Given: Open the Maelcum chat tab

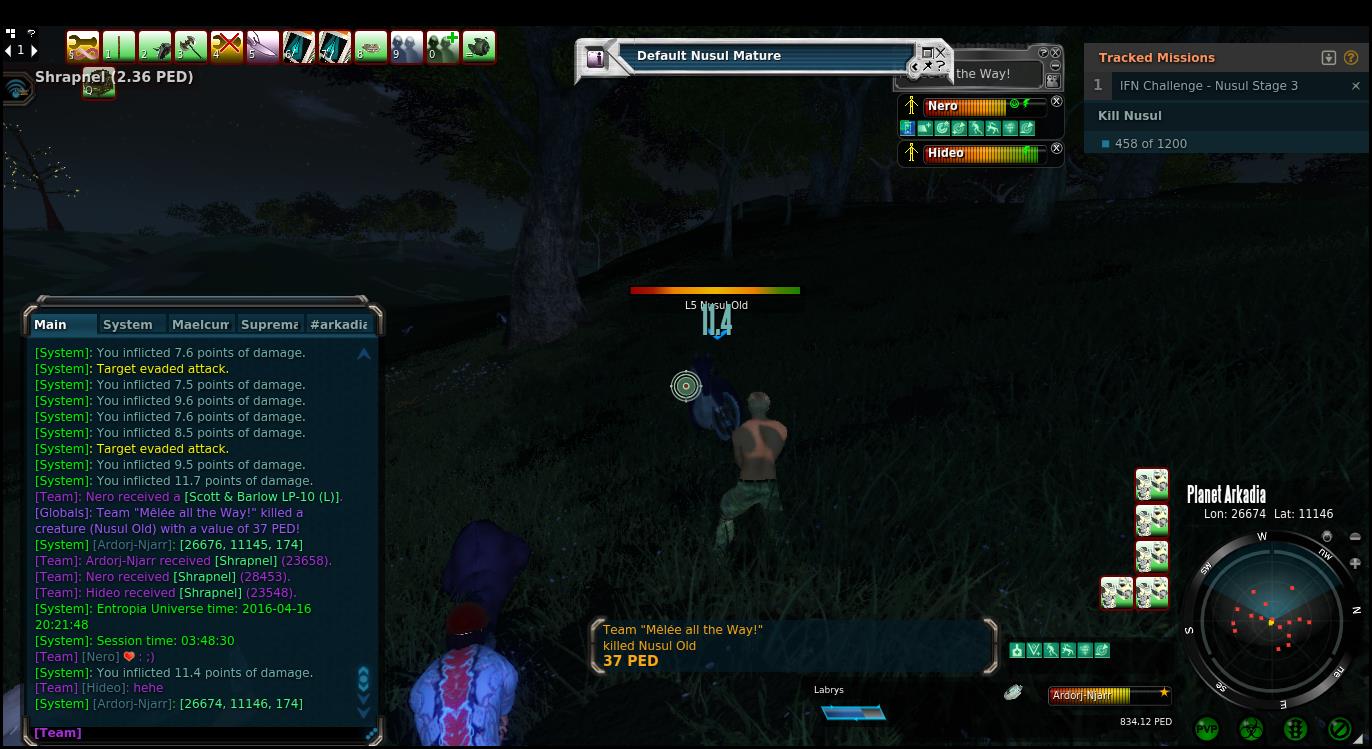Looking at the screenshot, I should [200, 324].
